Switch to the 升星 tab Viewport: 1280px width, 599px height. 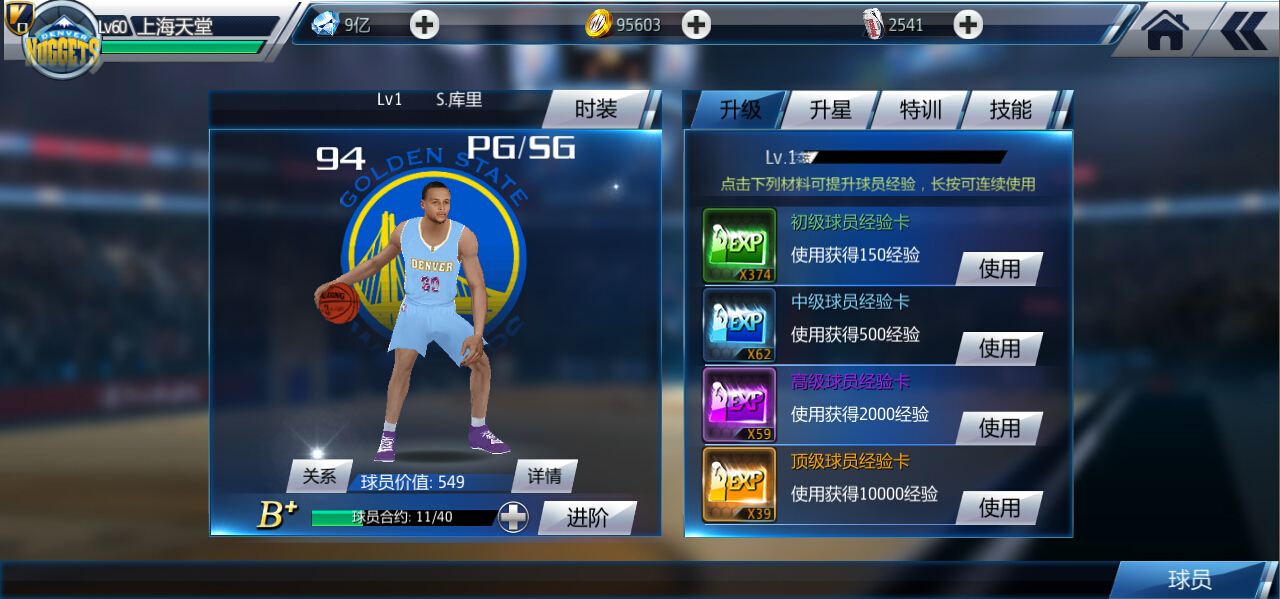830,110
